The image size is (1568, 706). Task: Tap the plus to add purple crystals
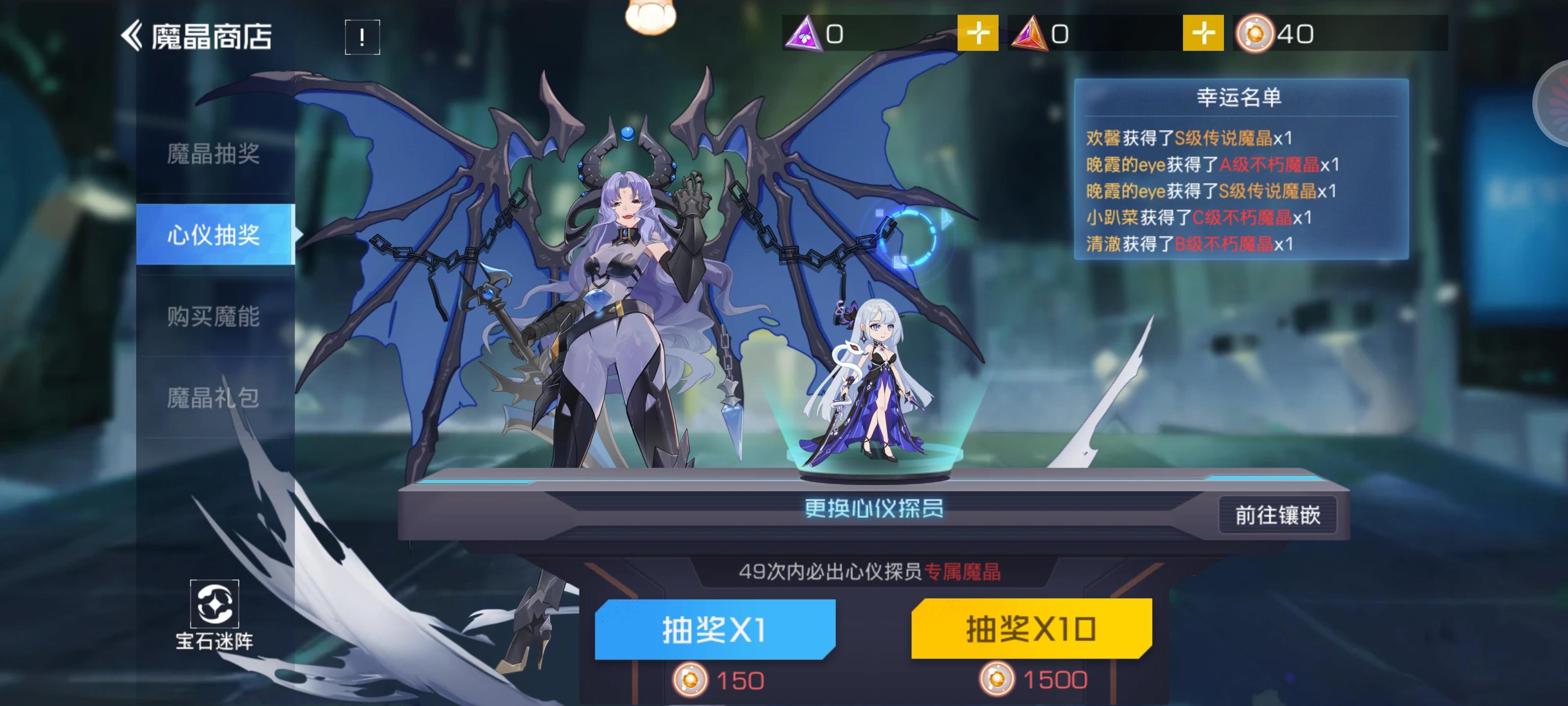pos(980,35)
